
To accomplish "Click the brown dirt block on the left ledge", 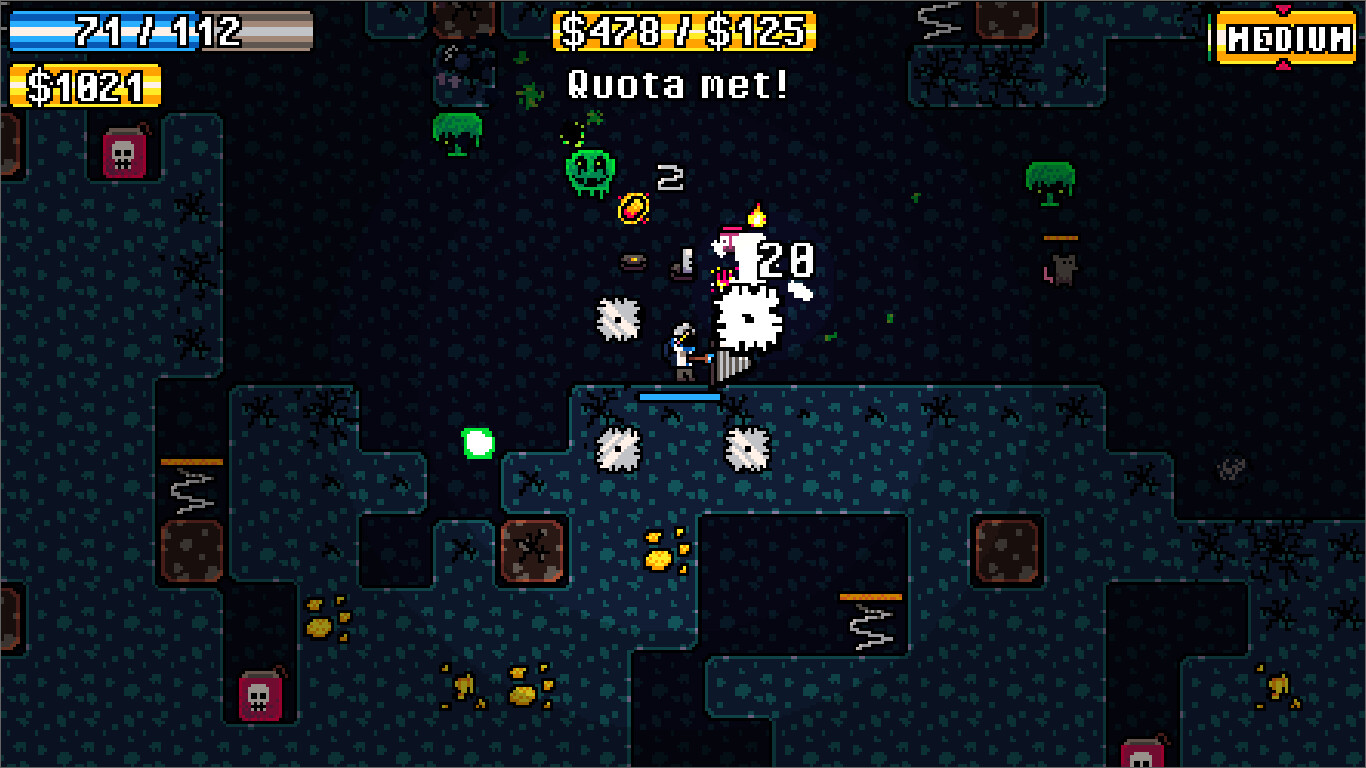I will click(x=193, y=553).
